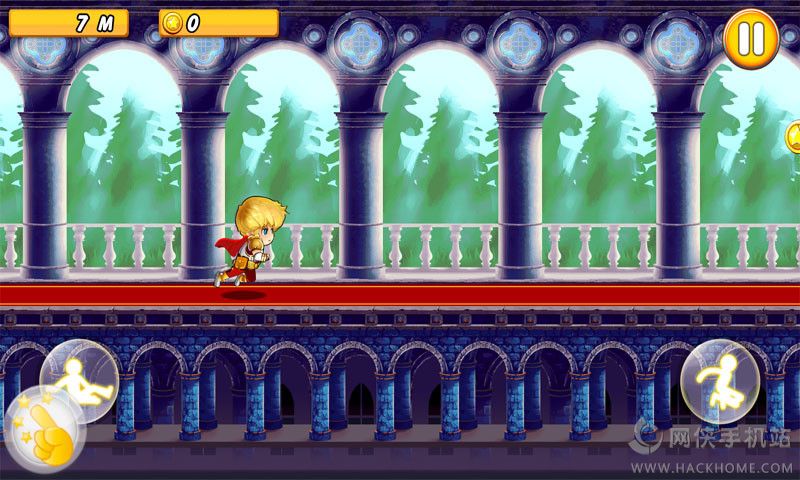
Task: Pause the game with the orange button
Action: click(752, 39)
